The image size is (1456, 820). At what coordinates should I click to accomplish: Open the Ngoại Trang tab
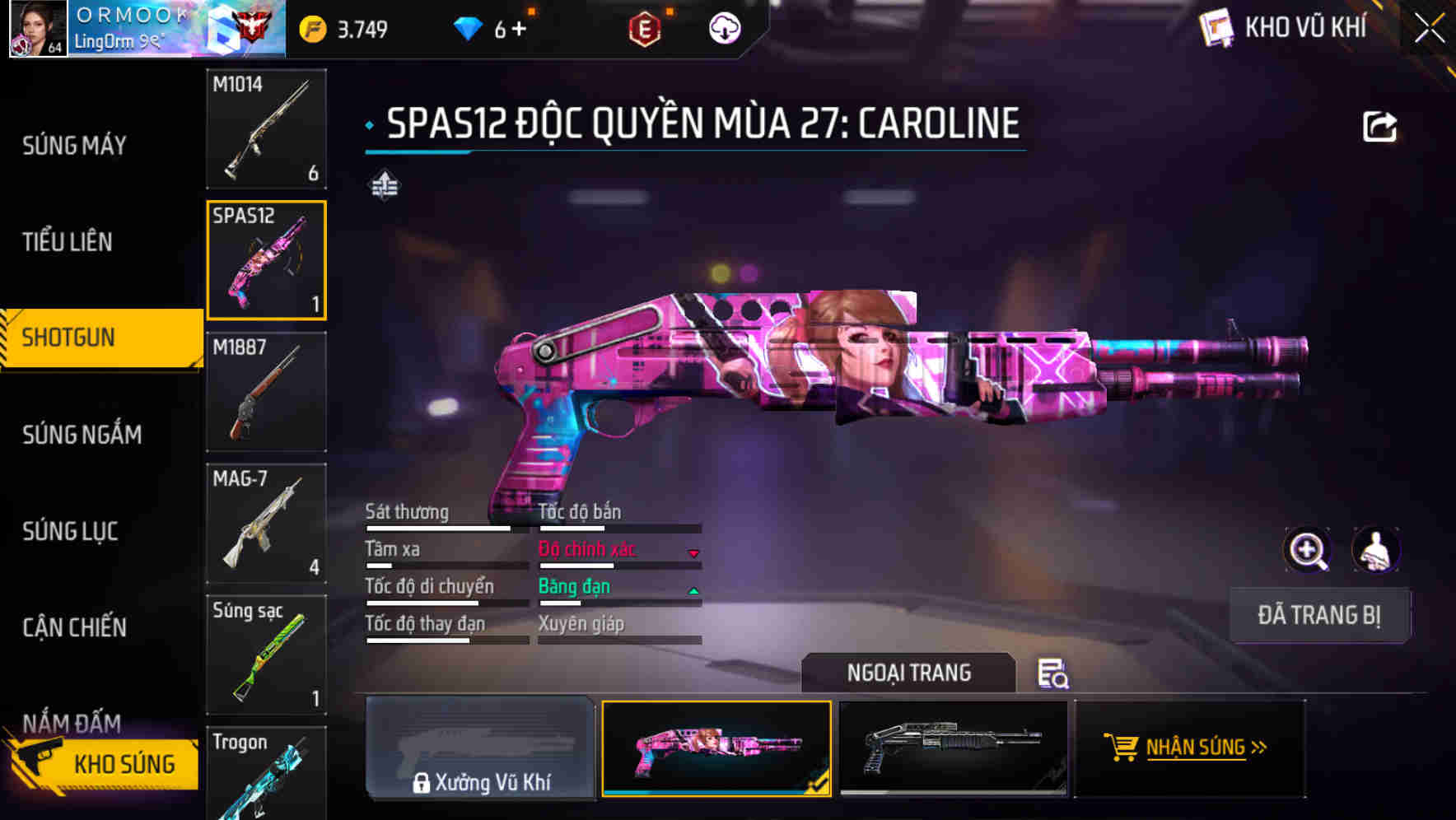click(909, 673)
